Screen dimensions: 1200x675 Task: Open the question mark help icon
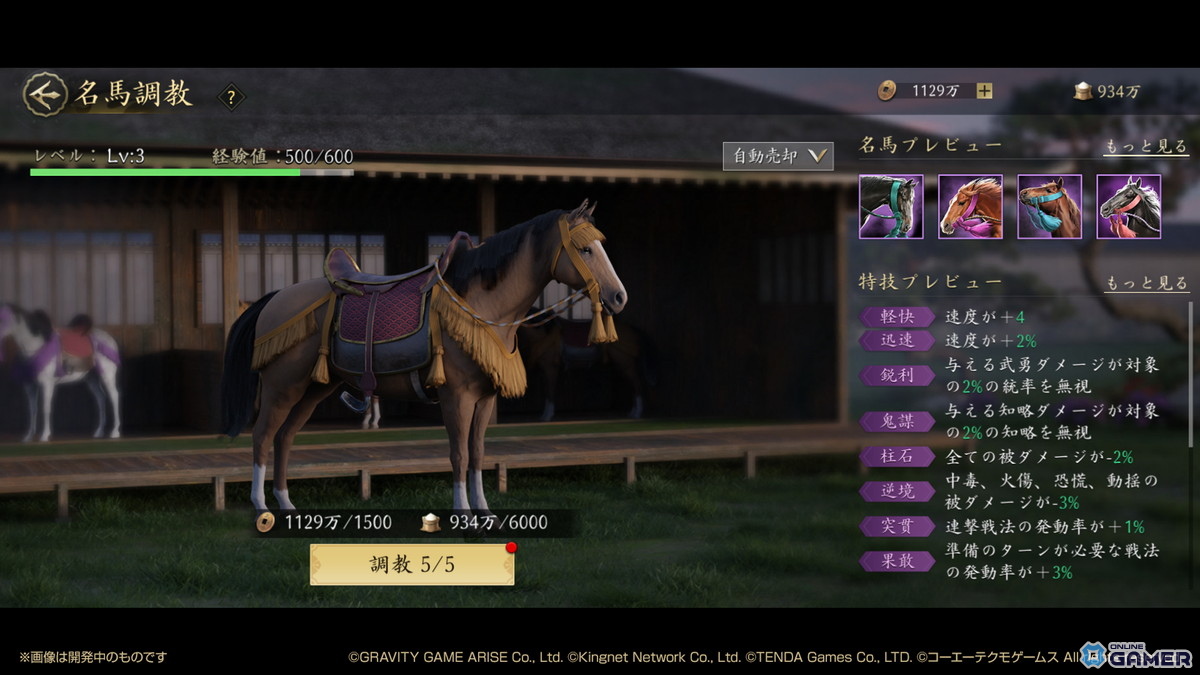click(x=231, y=97)
